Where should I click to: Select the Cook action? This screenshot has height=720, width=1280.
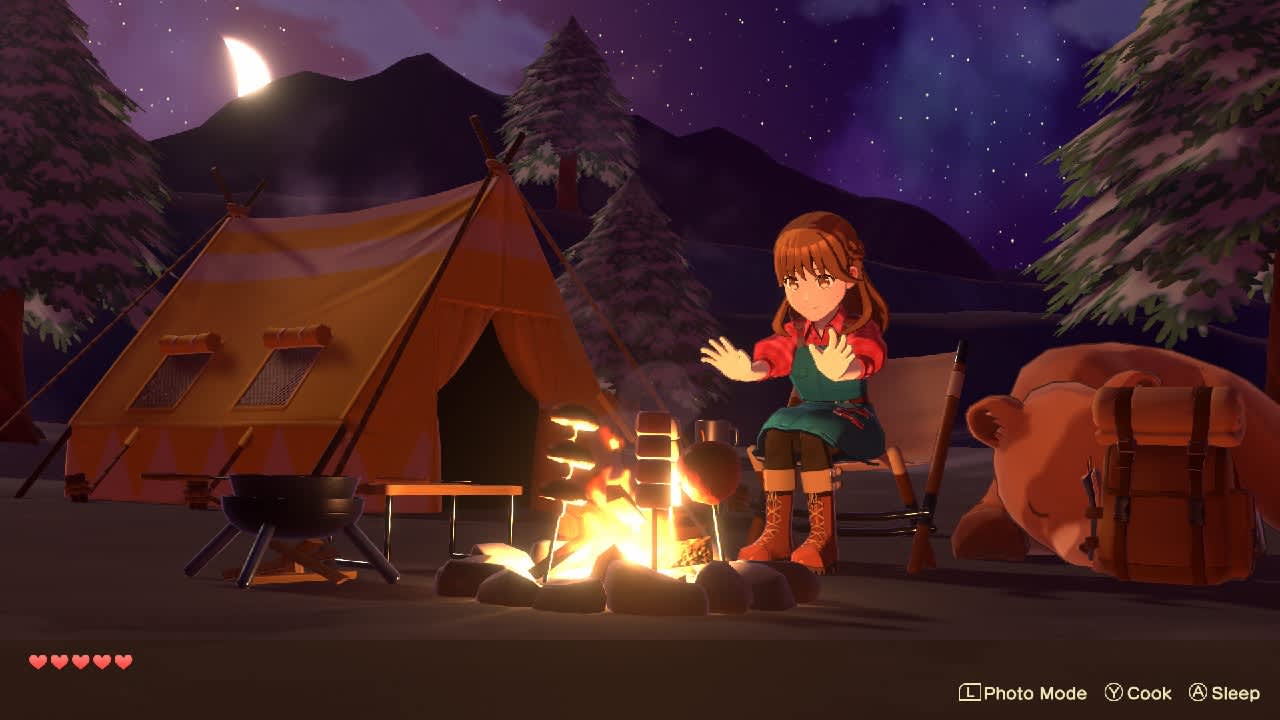(x=1148, y=693)
